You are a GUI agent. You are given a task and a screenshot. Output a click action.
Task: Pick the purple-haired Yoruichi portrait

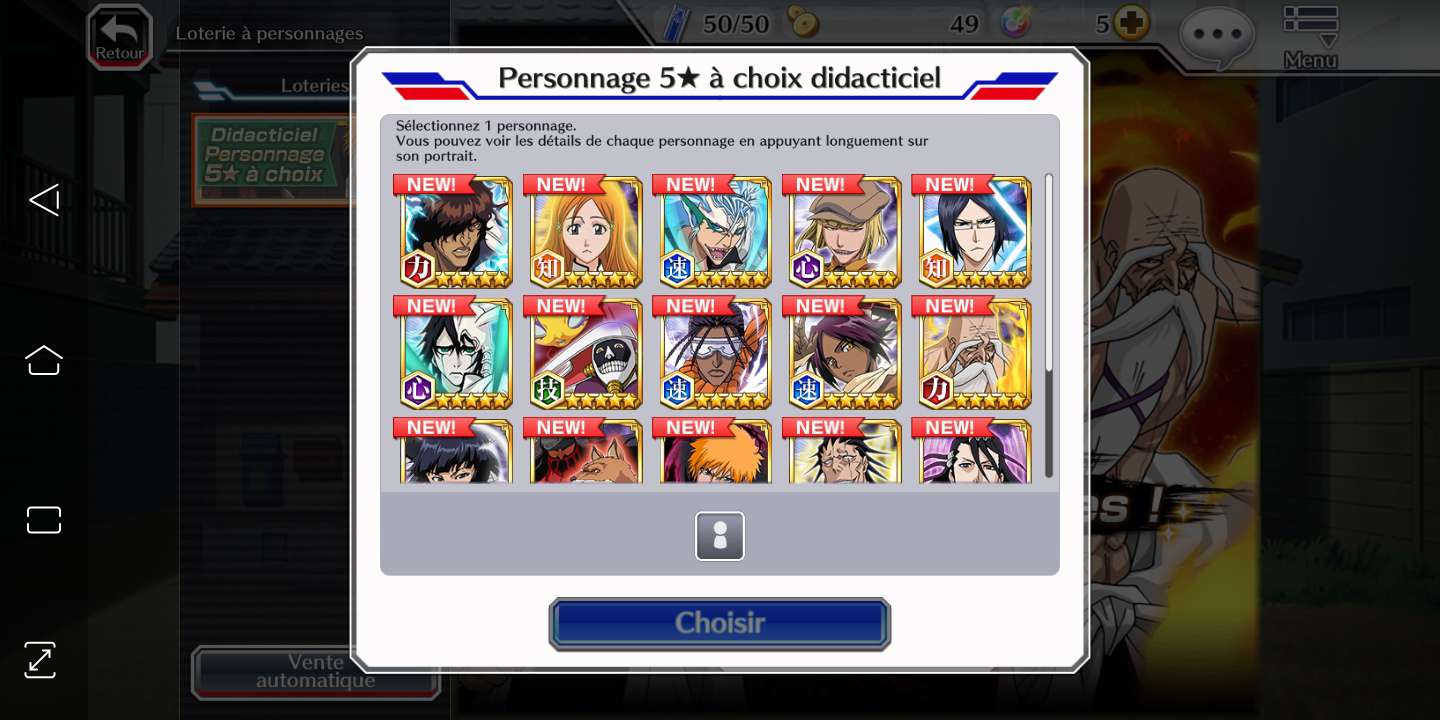pos(844,354)
